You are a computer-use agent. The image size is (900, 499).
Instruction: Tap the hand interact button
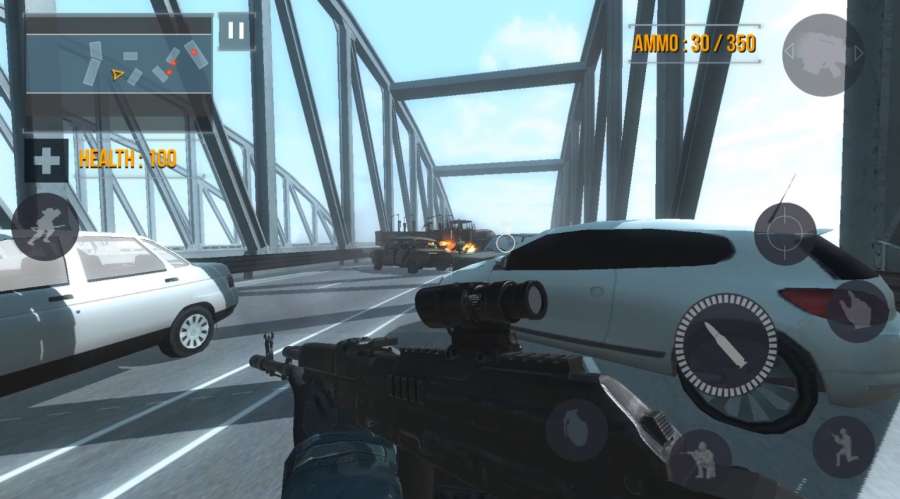click(x=857, y=311)
